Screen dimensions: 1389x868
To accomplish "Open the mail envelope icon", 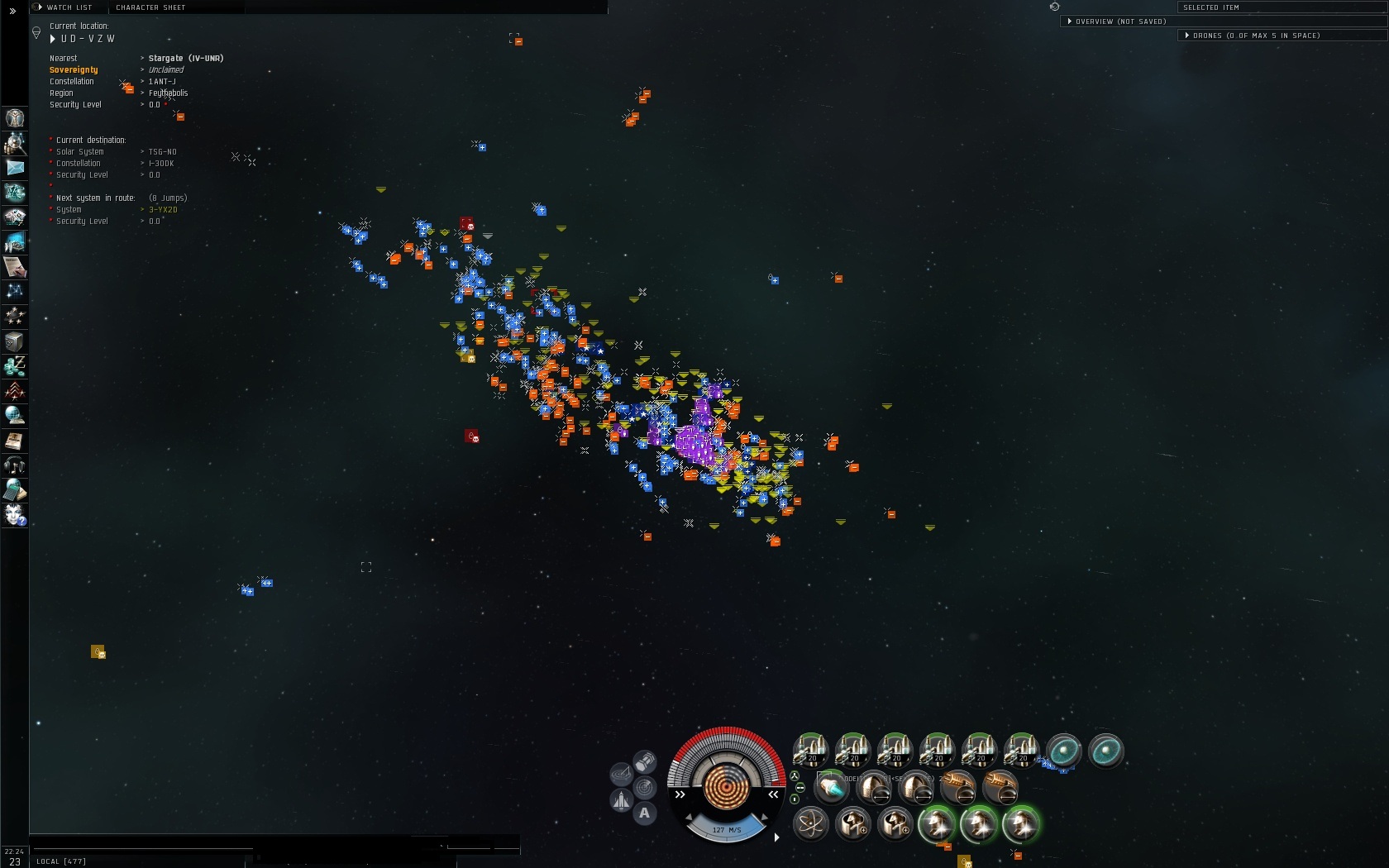I will point(15,168).
